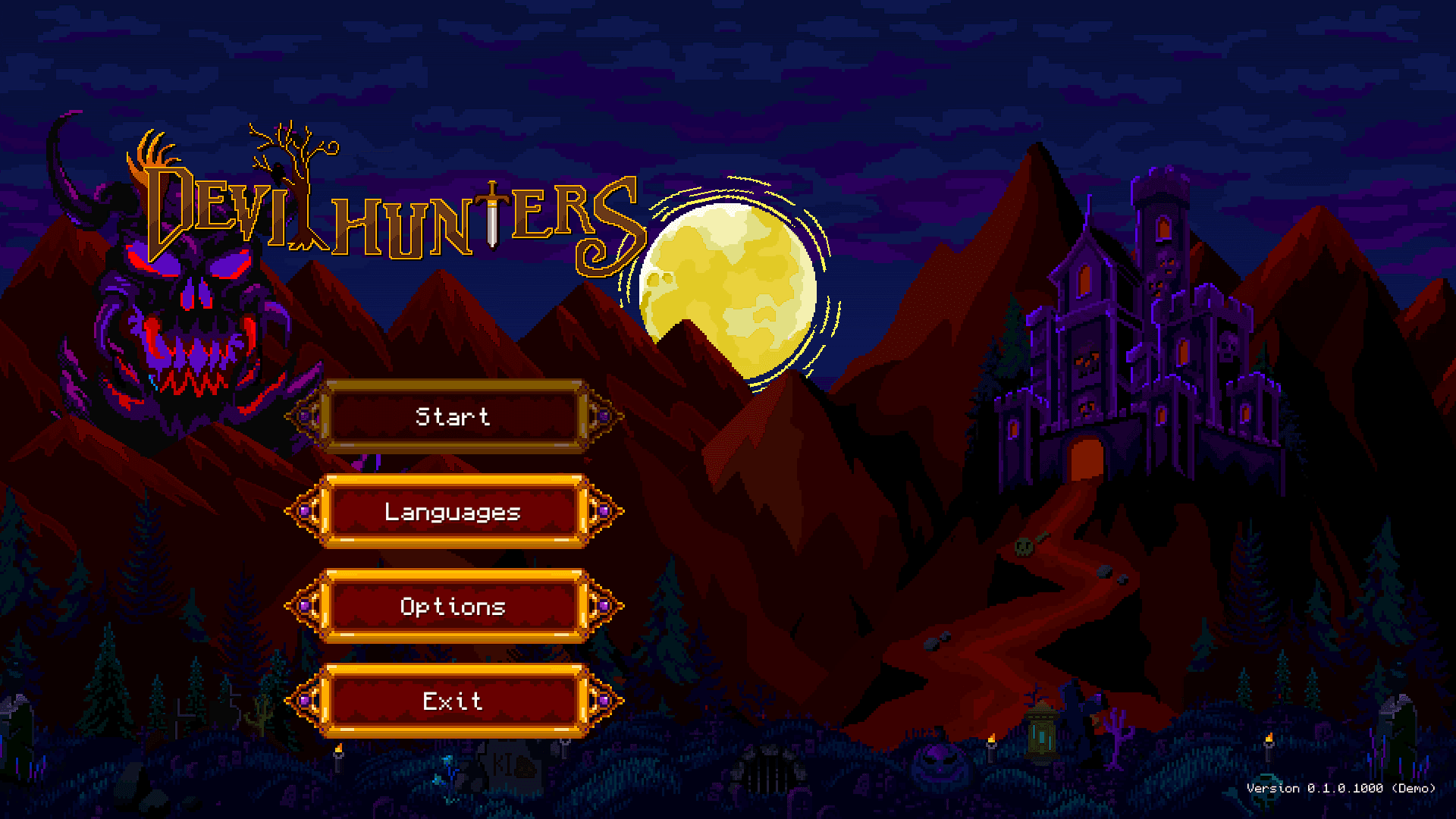The height and width of the screenshot is (819, 1456).
Task: Click the golden border of the Languages button
Action: point(453,478)
